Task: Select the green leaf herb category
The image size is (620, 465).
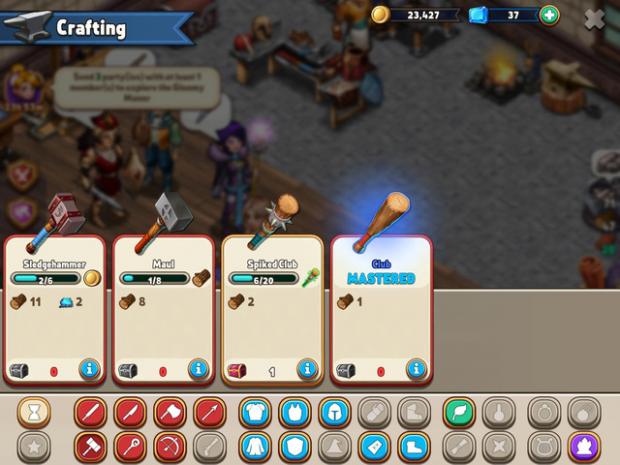Action: point(459,412)
